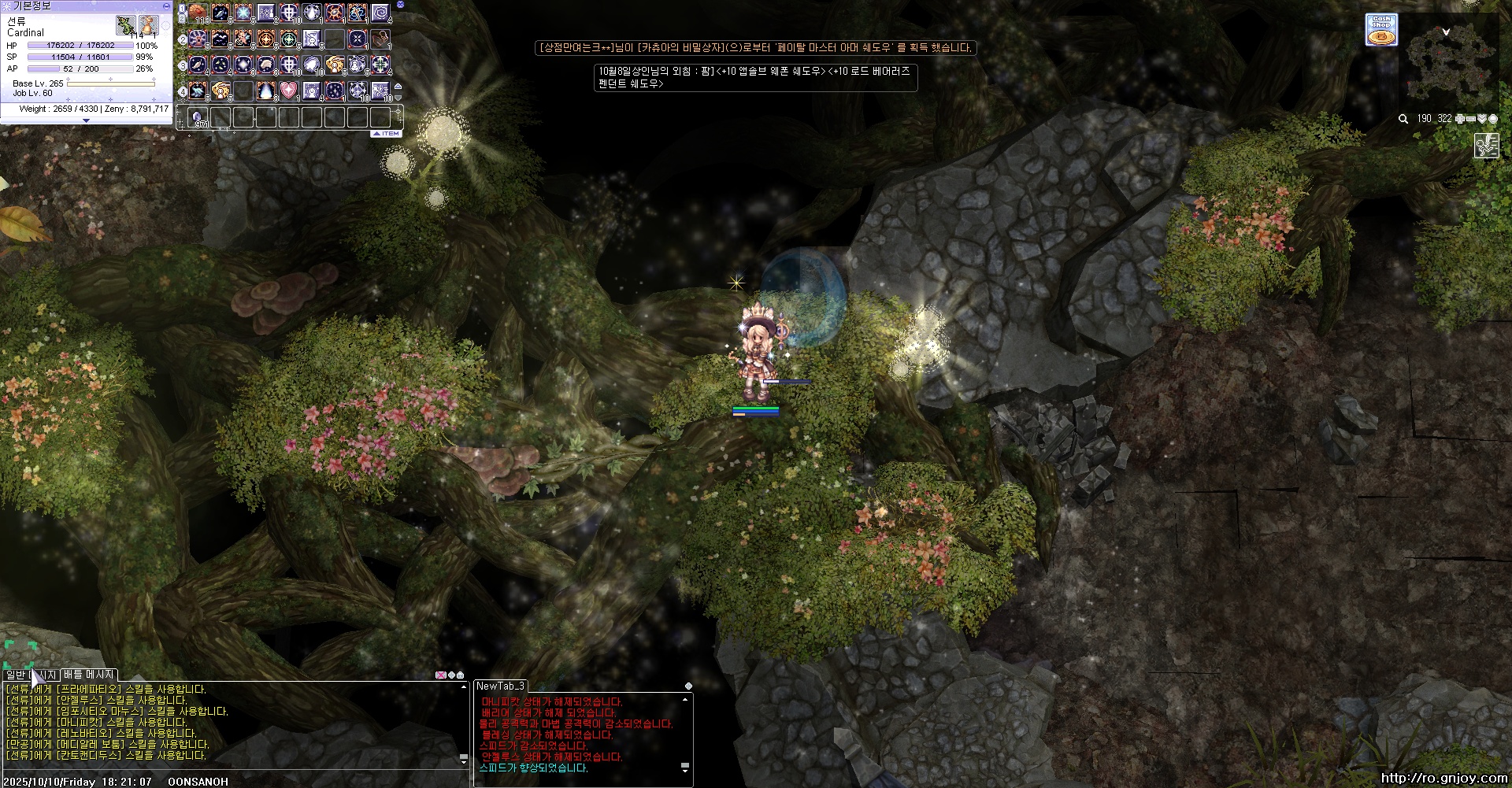
Task: Close the skill hotbar window
Action: point(400,5)
